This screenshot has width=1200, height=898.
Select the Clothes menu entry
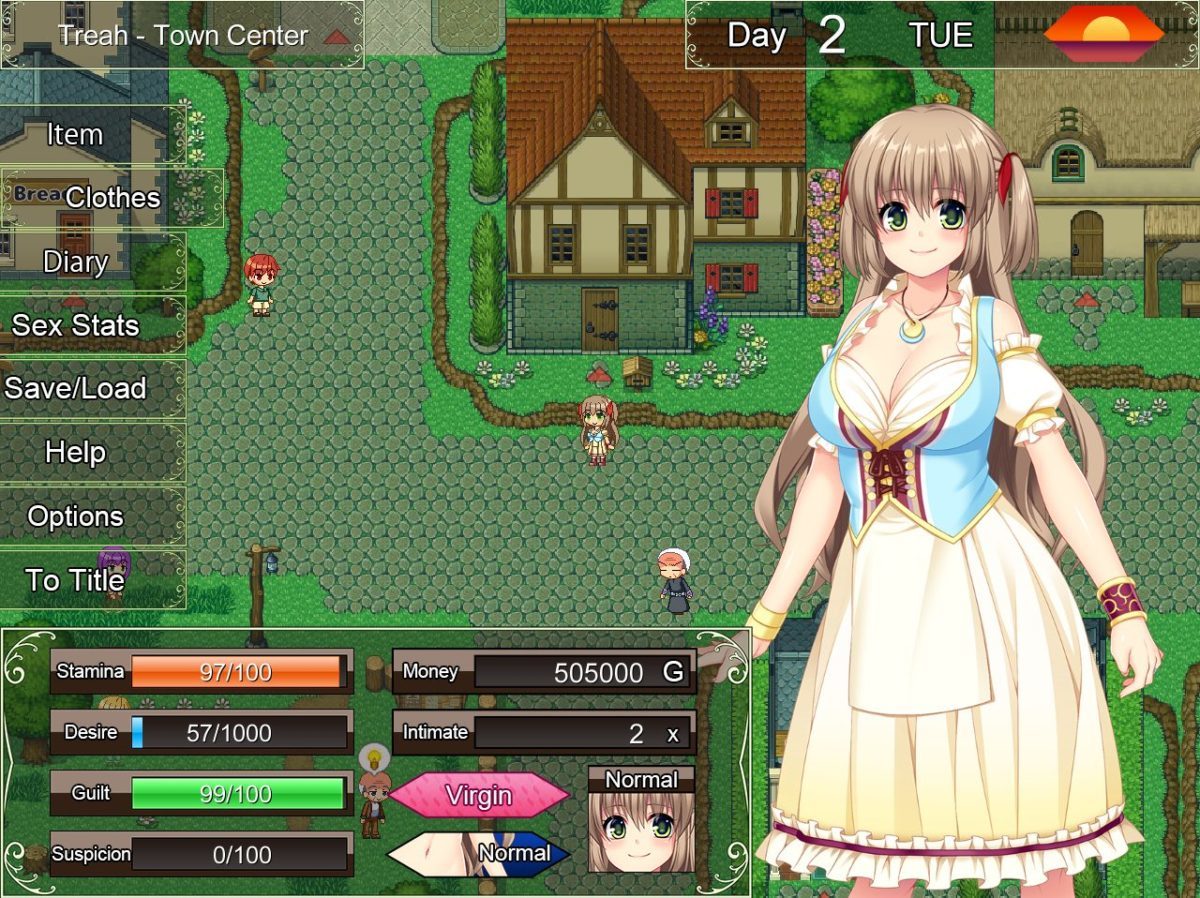coord(112,198)
